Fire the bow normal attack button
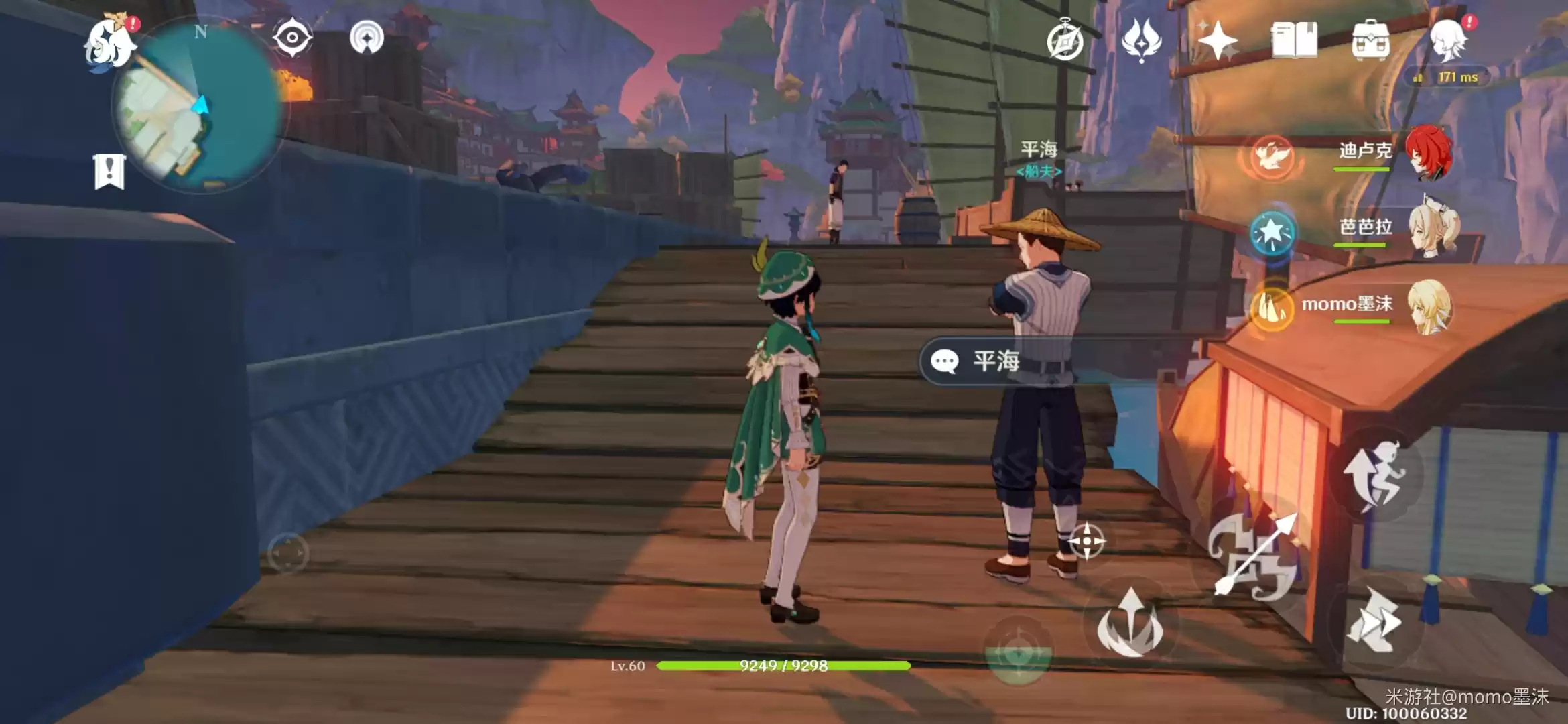This screenshot has height=724, width=1568. pos(1254,556)
